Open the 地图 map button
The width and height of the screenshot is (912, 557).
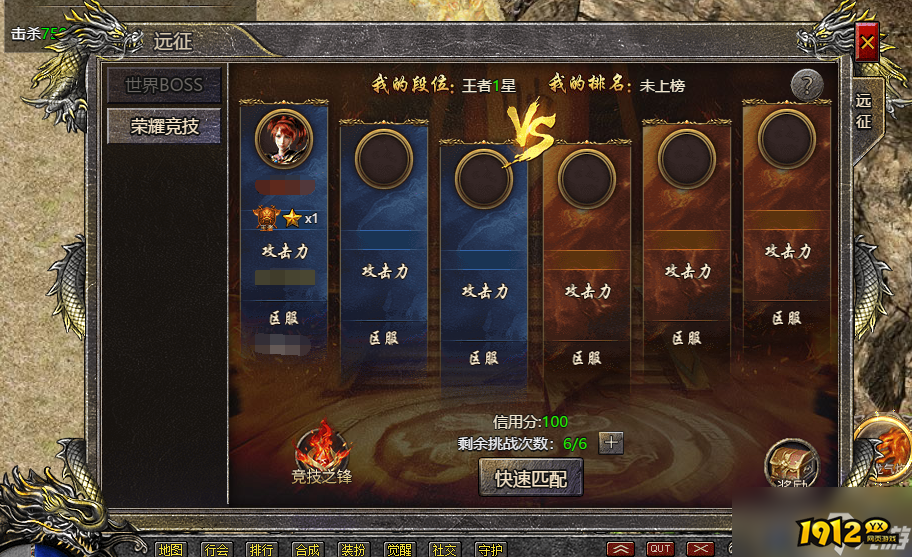(170, 549)
